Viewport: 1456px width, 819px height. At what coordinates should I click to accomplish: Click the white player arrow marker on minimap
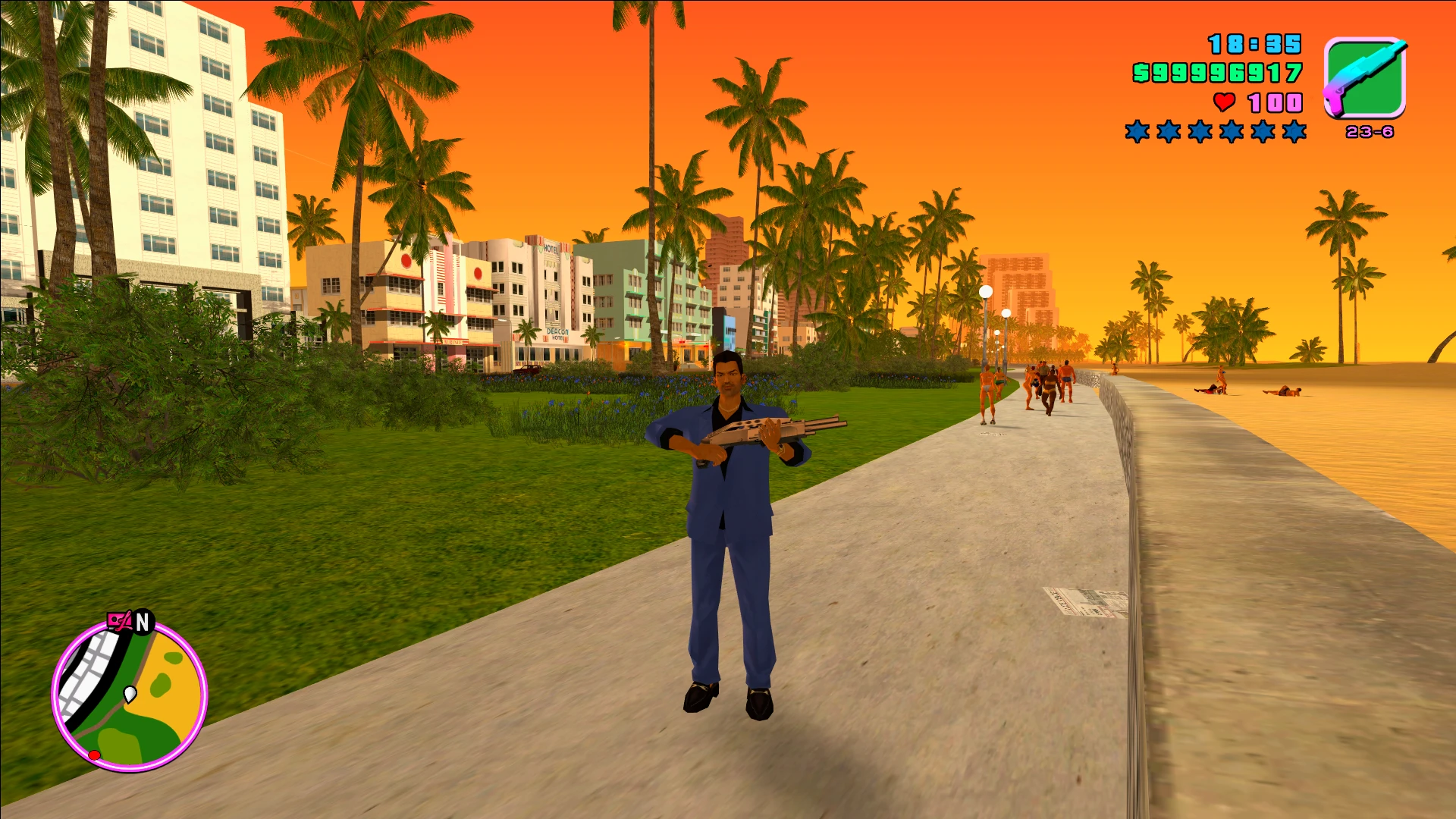click(x=130, y=695)
